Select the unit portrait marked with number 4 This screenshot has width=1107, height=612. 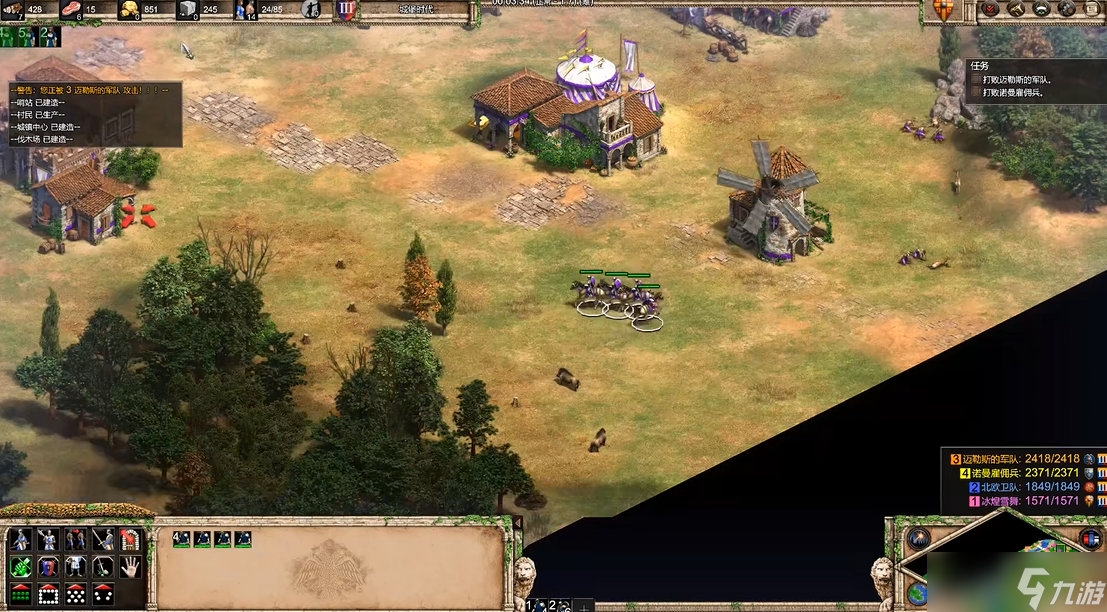181,539
